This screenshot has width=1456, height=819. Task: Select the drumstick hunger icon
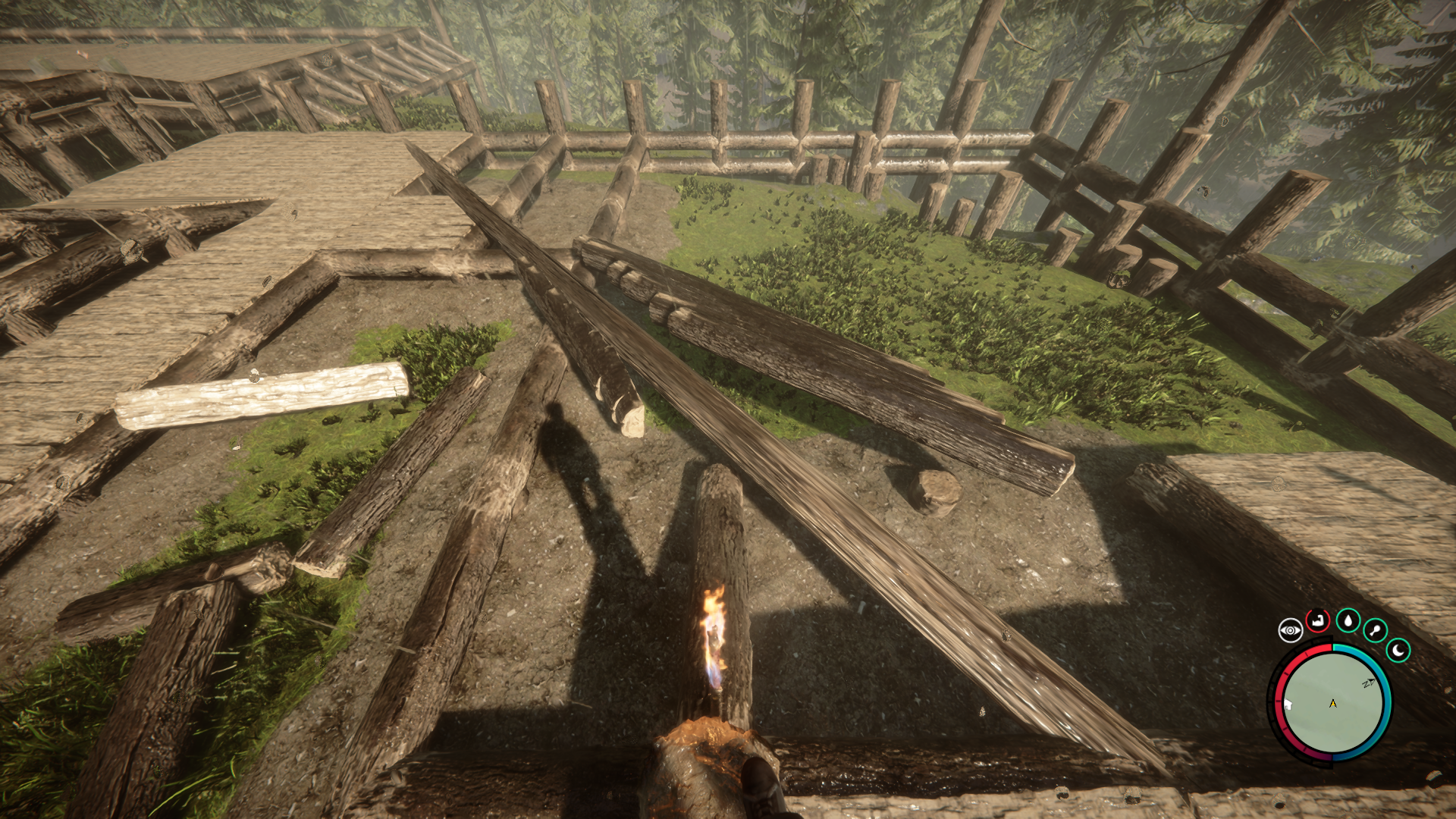coord(1375,630)
